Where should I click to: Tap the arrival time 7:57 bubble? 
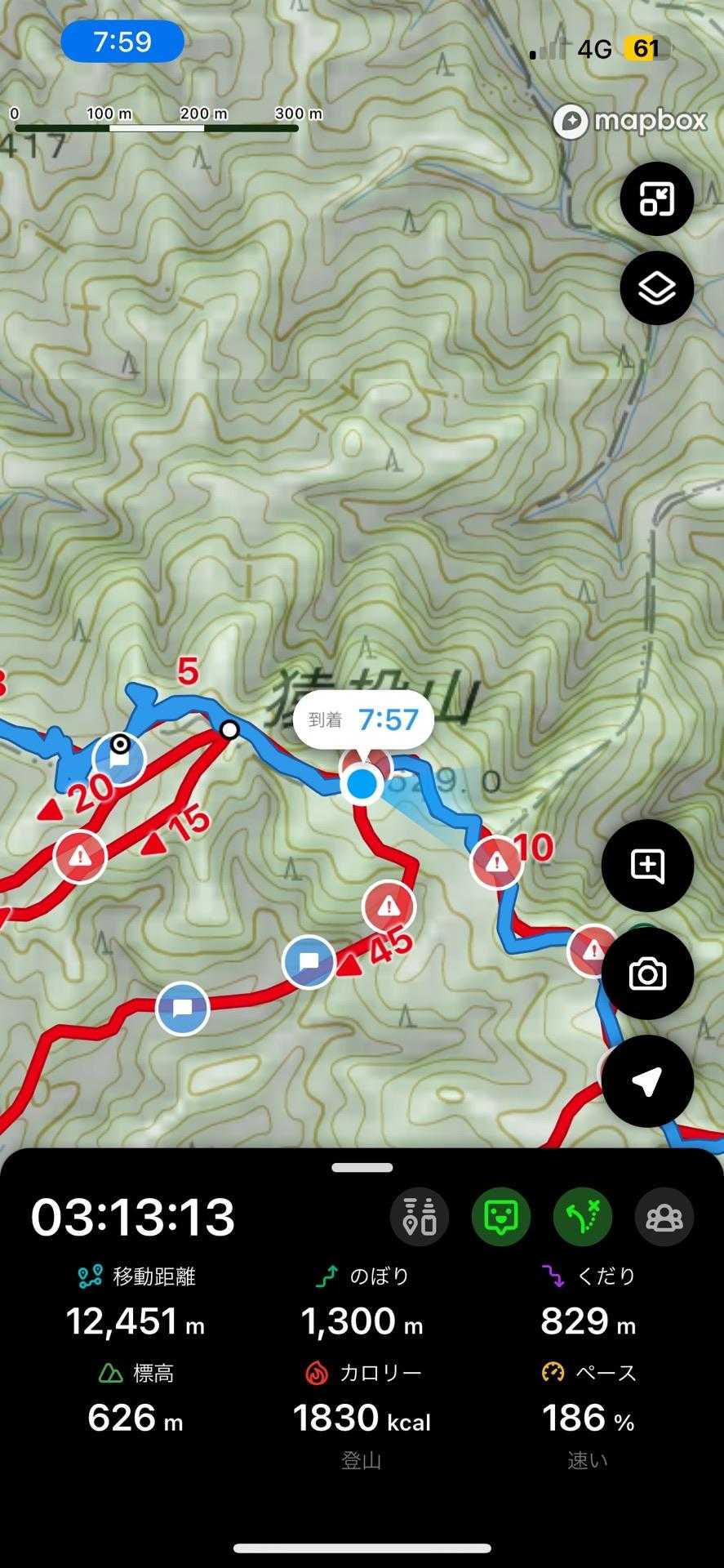point(363,719)
